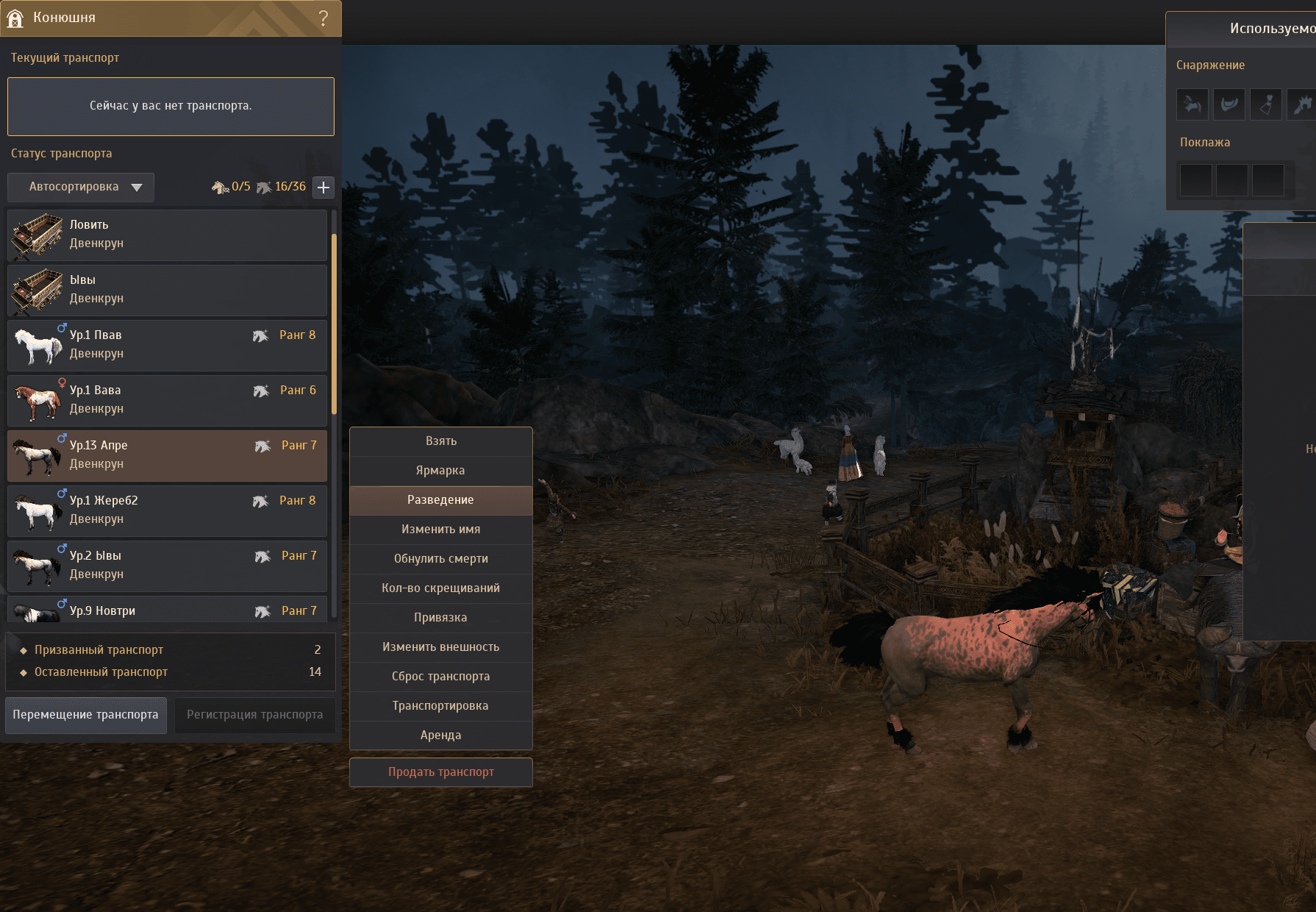
Task: Expand stable slots with plus button
Action: [x=323, y=187]
